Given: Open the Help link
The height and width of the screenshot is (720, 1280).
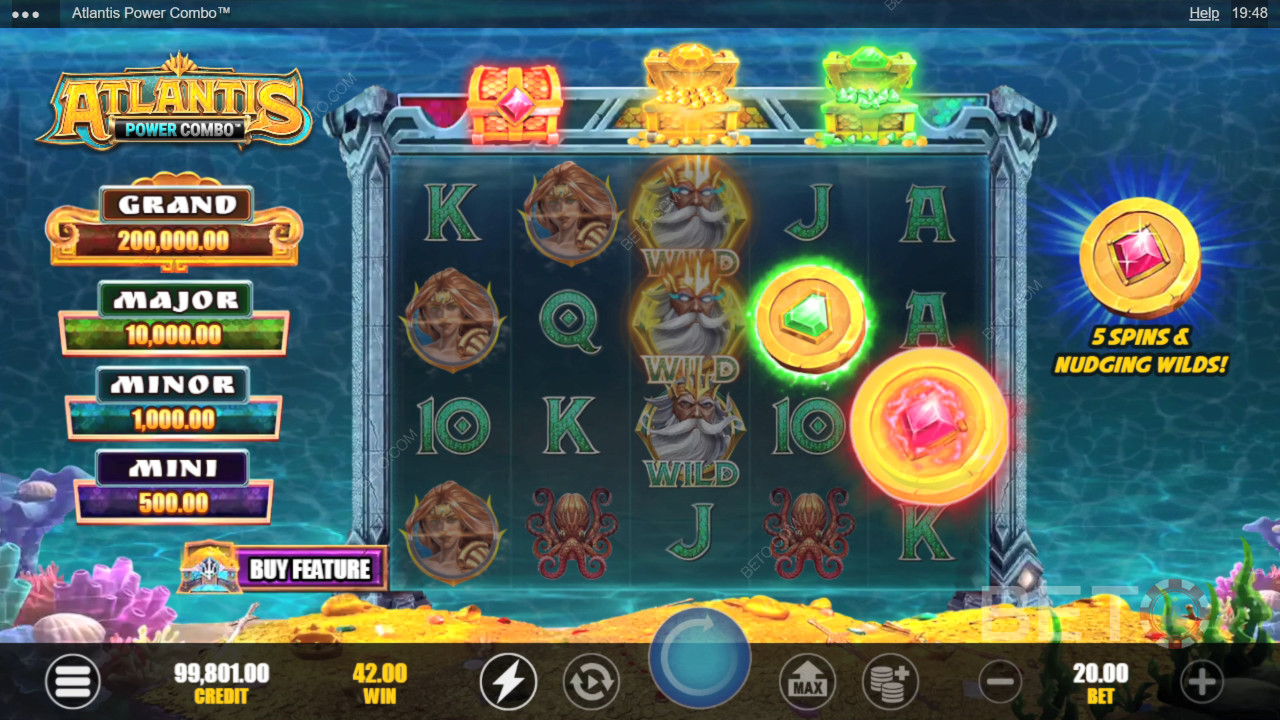Looking at the screenshot, I should point(1204,13).
